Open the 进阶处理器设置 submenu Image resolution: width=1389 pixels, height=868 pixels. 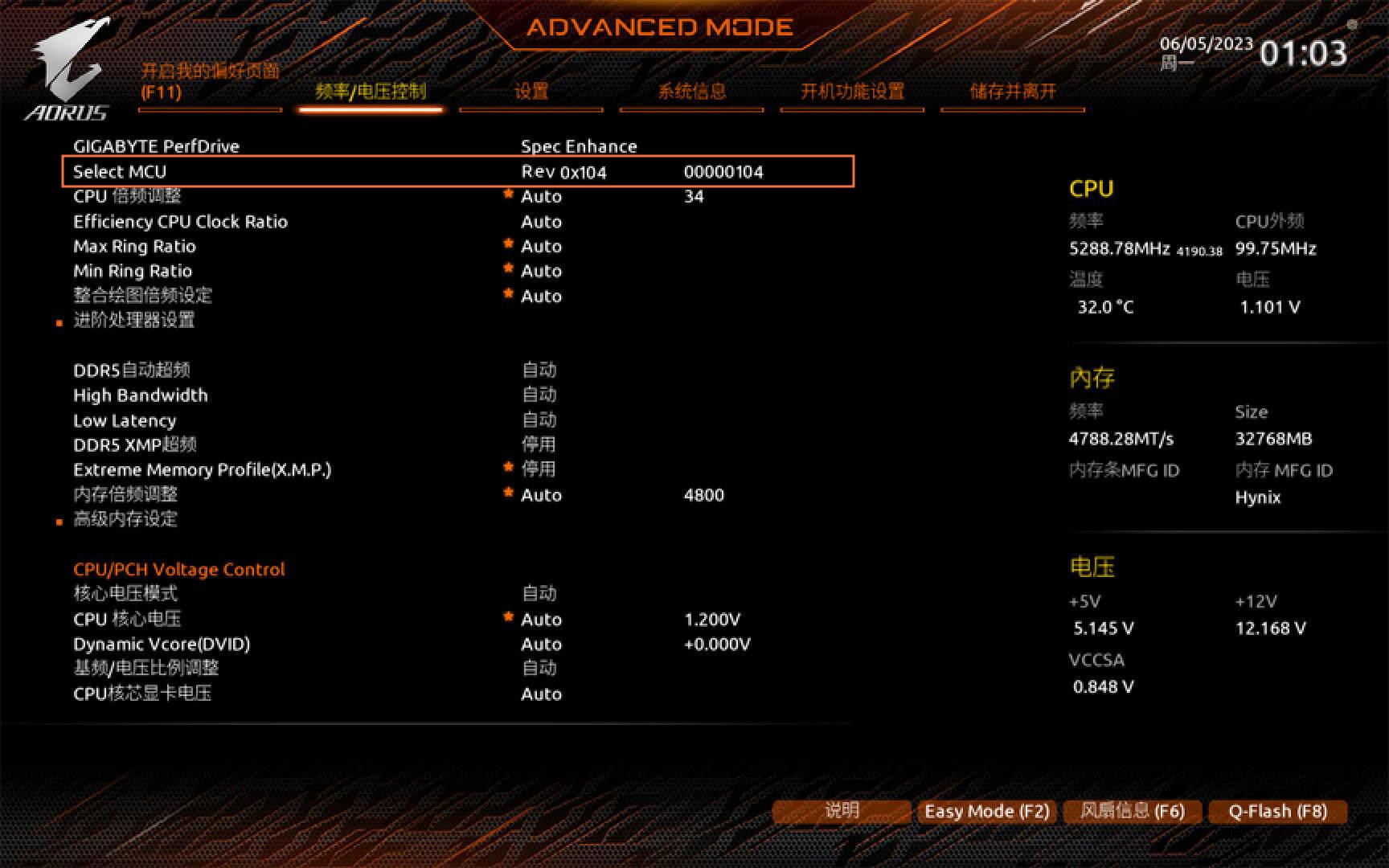click(133, 320)
